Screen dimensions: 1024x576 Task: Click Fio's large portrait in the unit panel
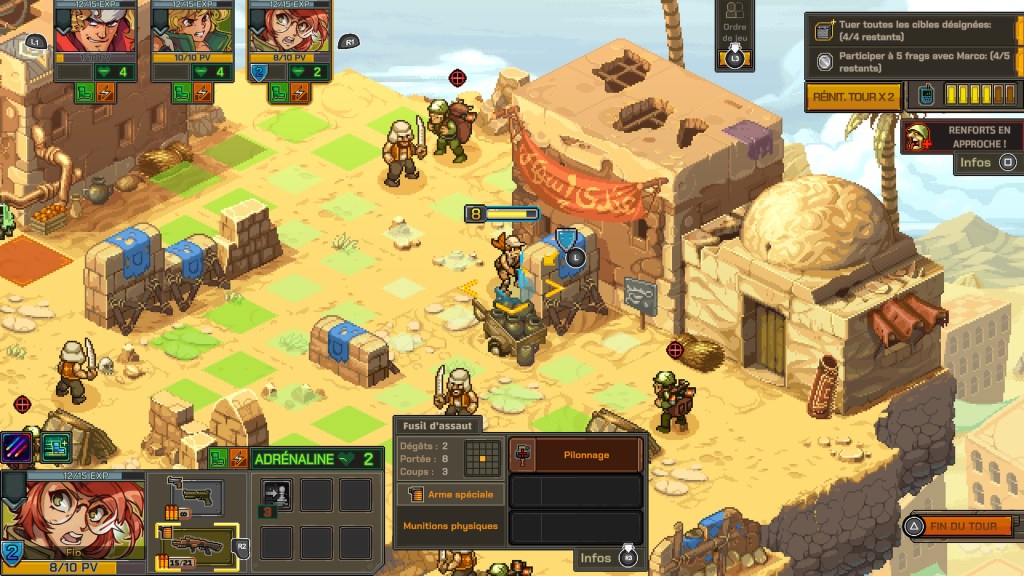coord(72,522)
